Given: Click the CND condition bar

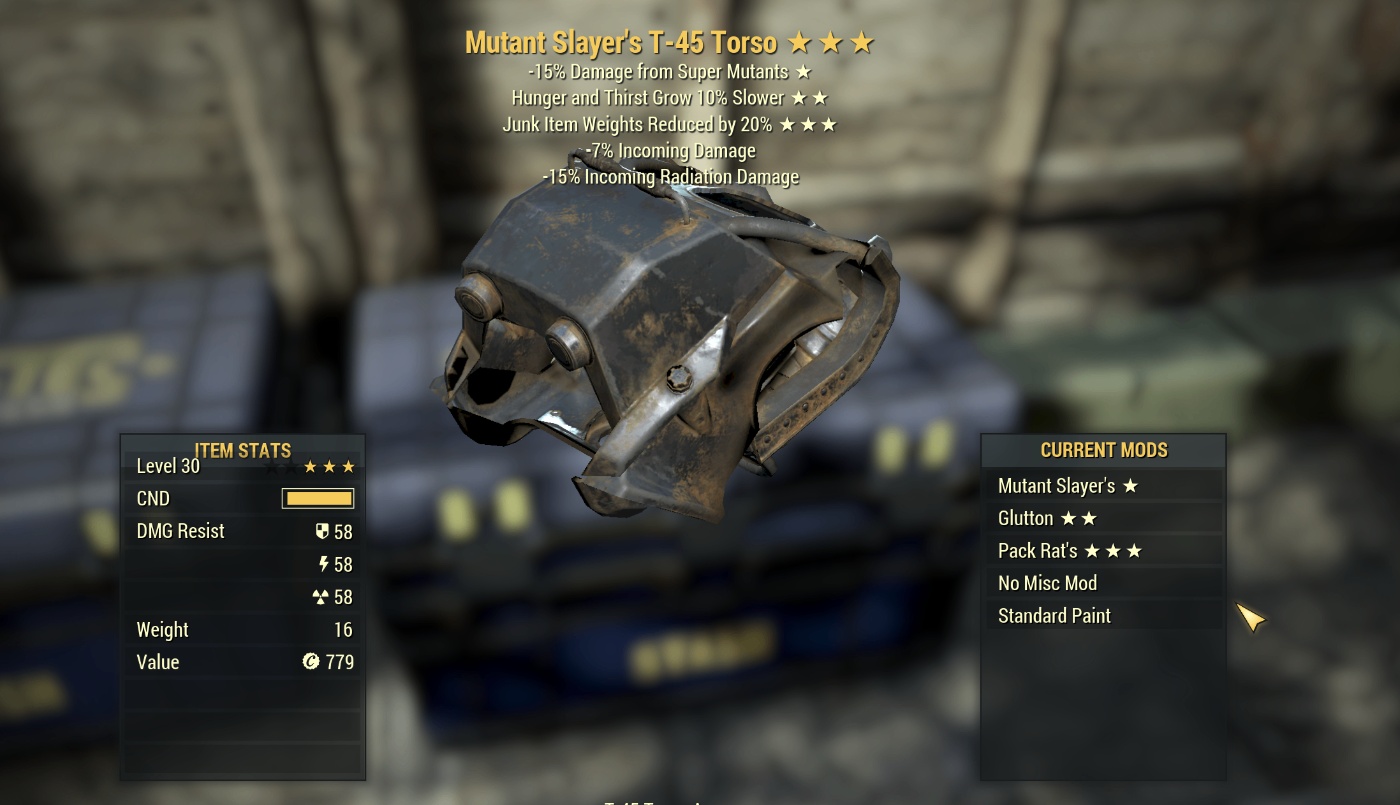Looking at the screenshot, I should [x=318, y=498].
